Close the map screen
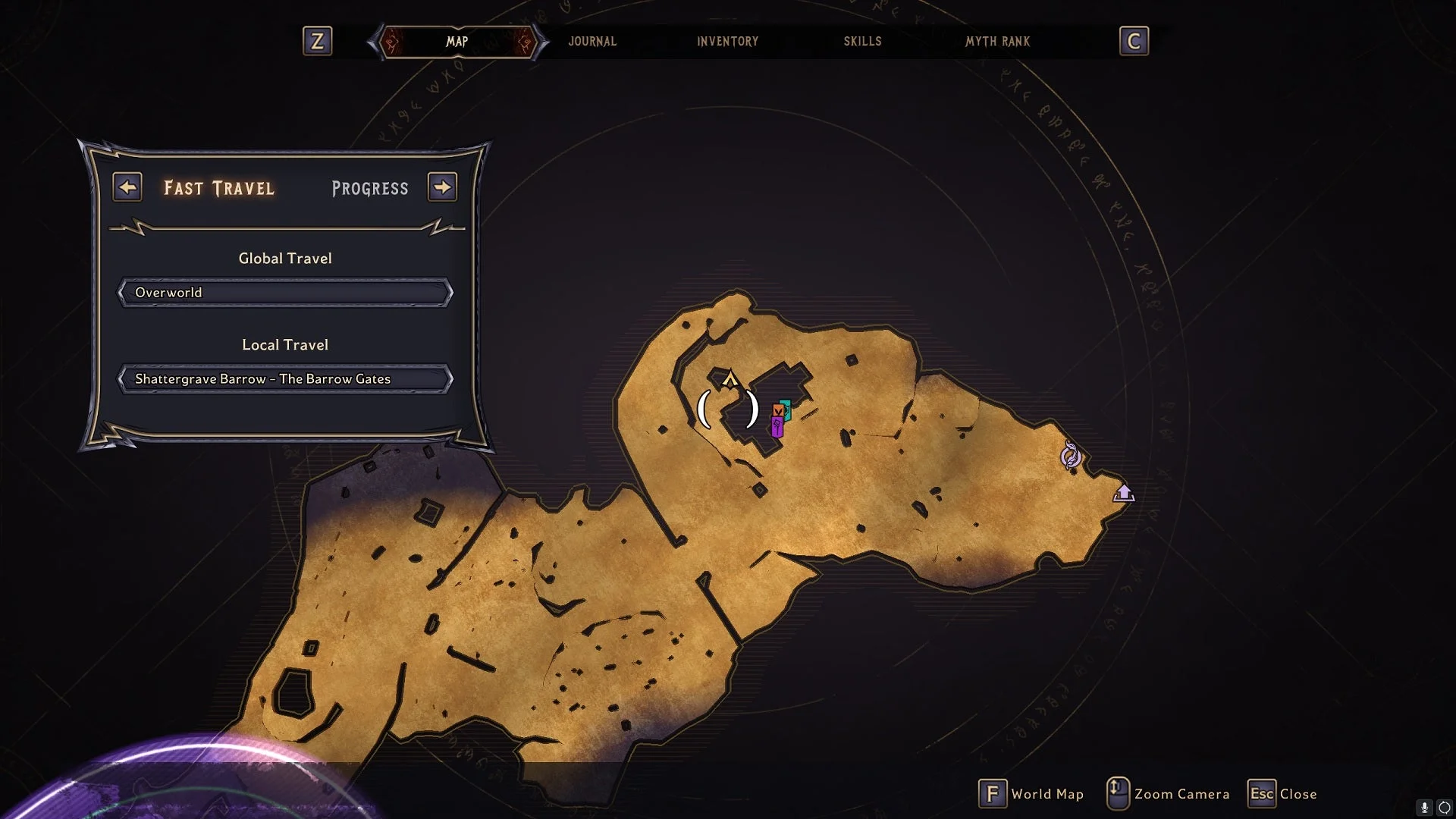Image resolution: width=1456 pixels, height=819 pixels. tap(1283, 794)
